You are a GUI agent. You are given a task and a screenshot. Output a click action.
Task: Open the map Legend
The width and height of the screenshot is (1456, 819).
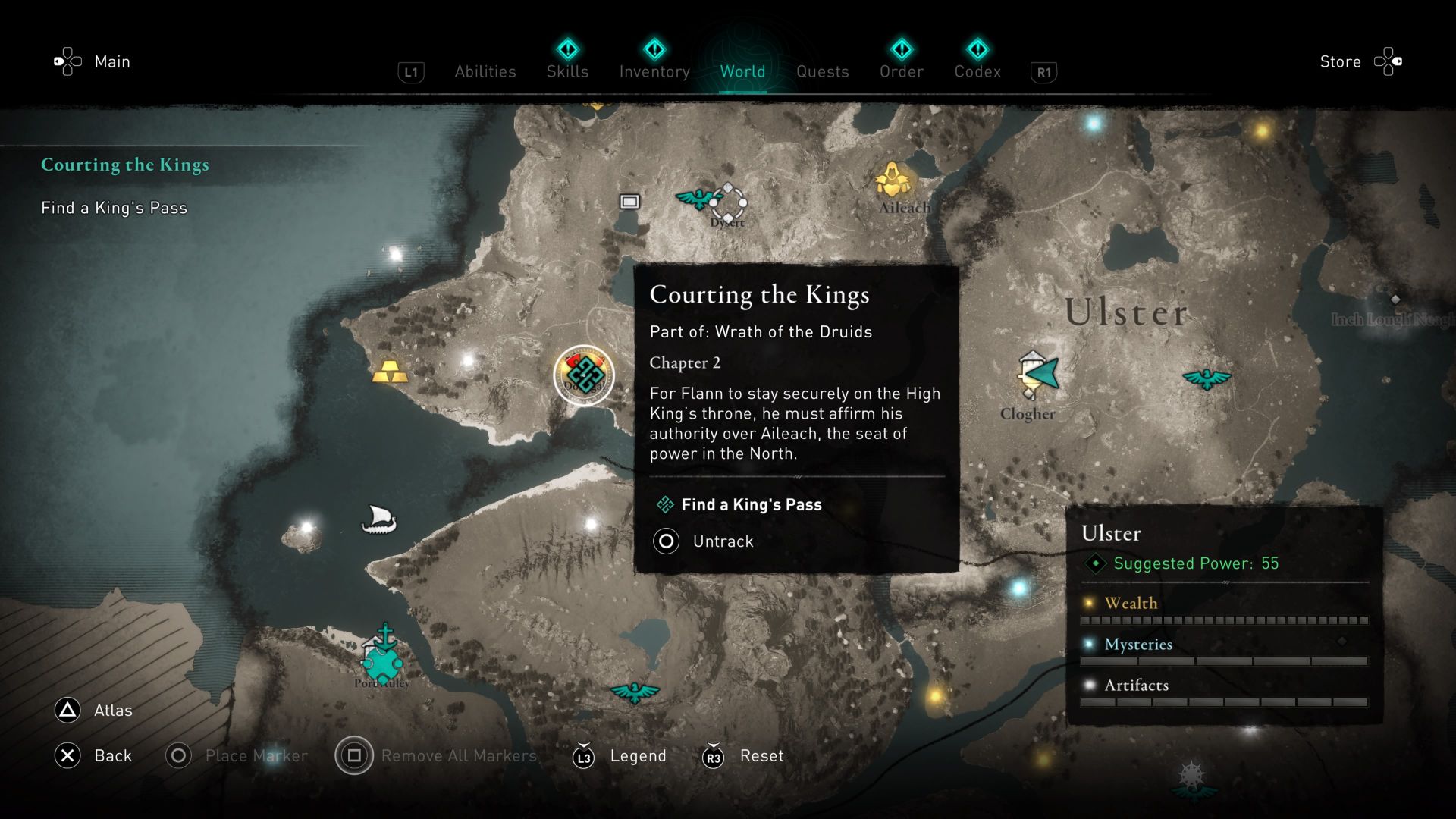(x=637, y=755)
